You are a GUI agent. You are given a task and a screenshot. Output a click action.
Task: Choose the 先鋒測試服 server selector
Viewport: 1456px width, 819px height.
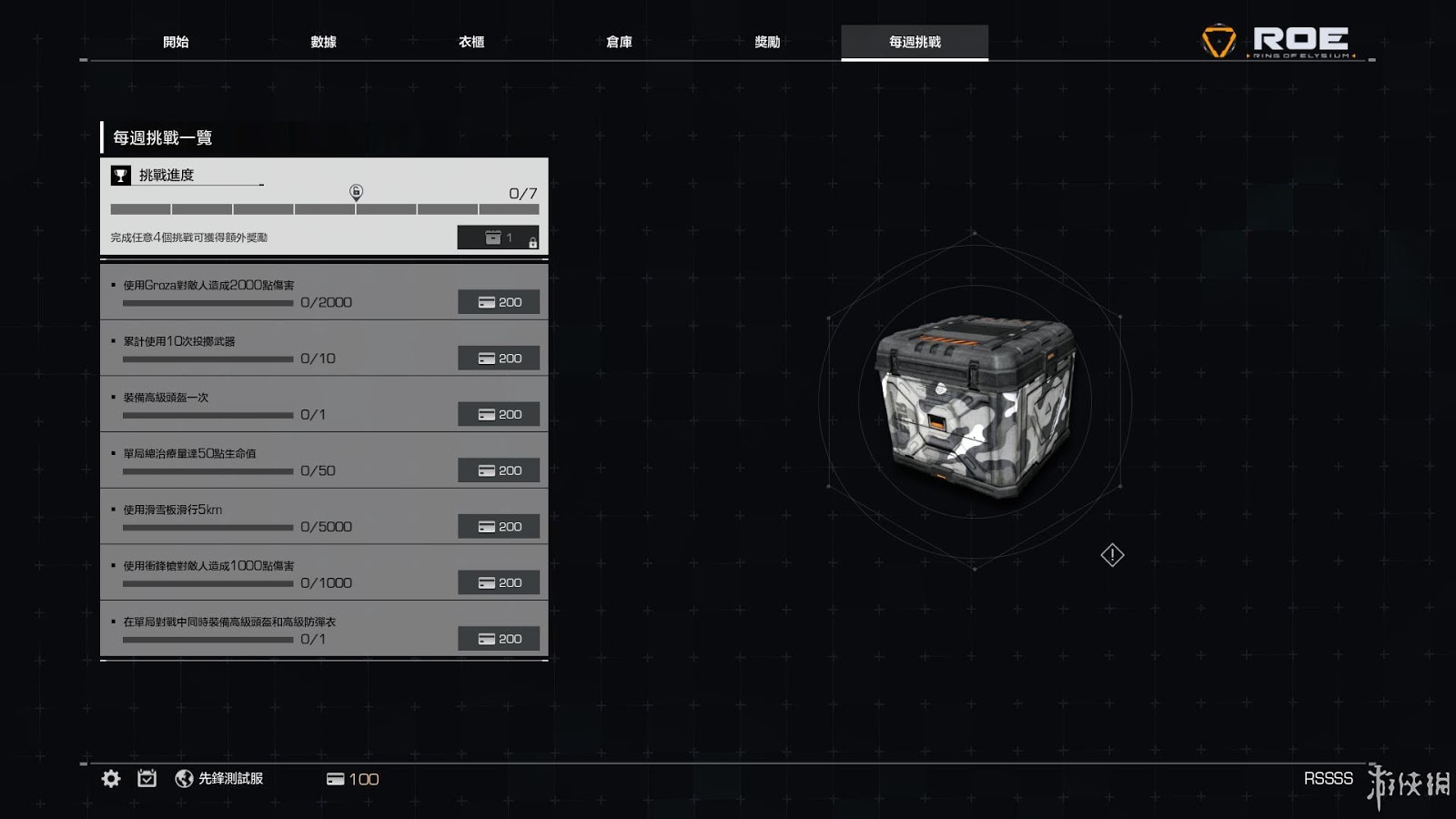click(219, 778)
